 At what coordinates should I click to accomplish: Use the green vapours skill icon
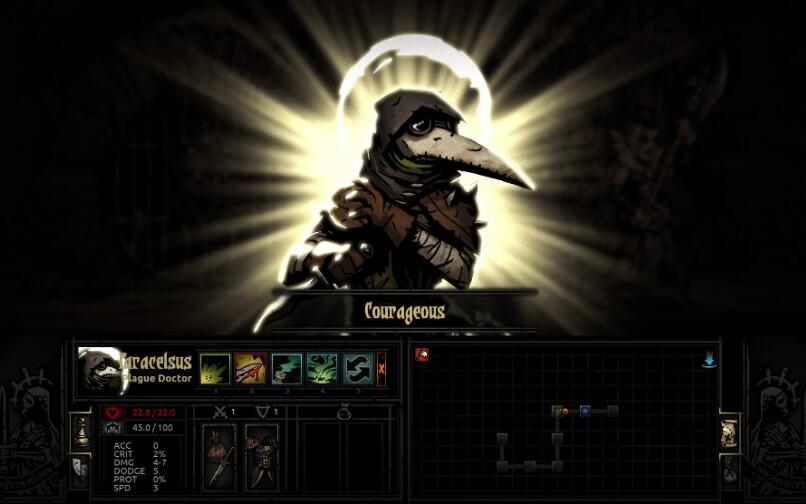click(321, 368)
